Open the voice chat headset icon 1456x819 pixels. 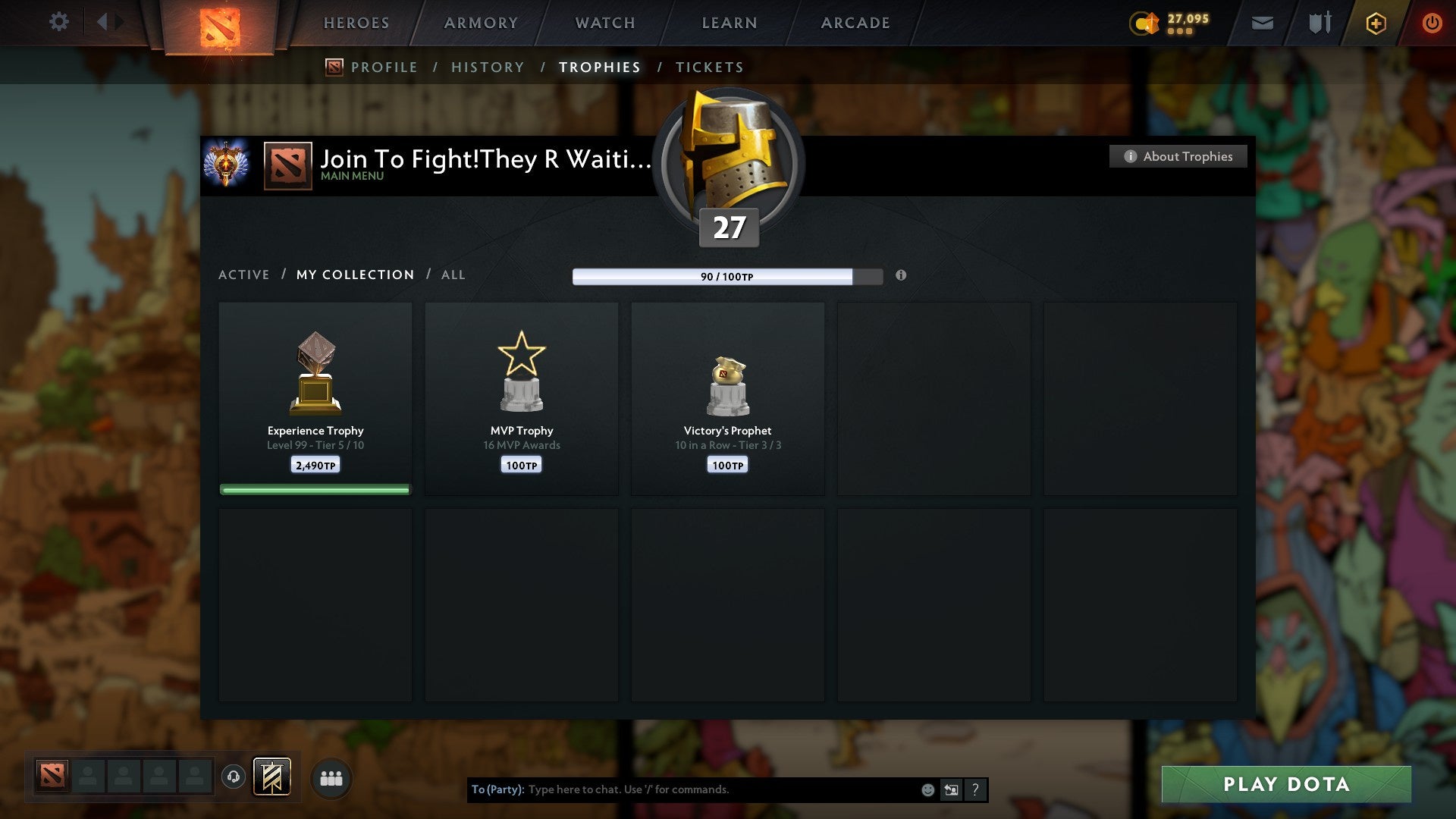pos(234,777)
